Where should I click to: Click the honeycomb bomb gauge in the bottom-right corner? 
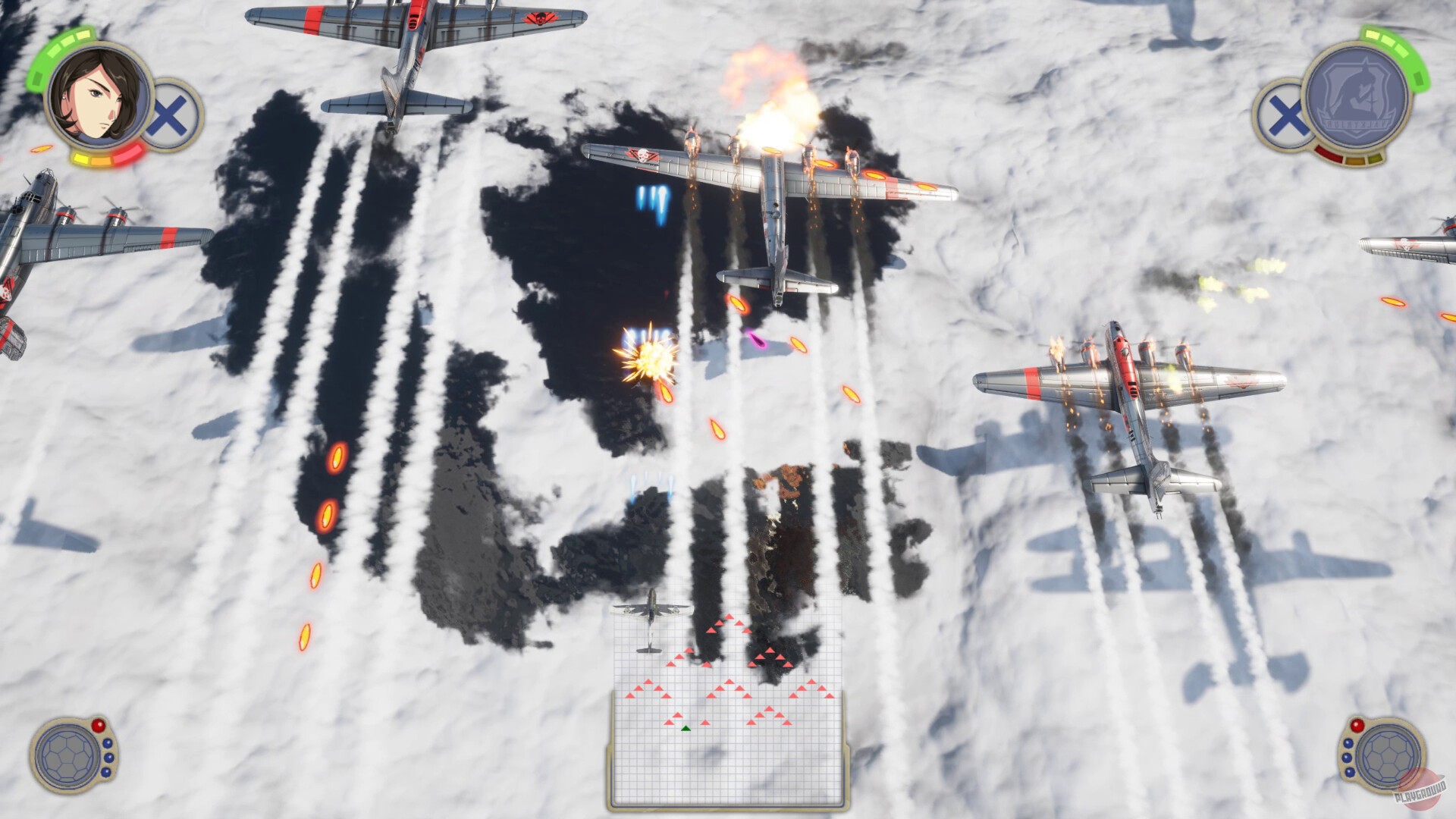tap(1388, 757)
